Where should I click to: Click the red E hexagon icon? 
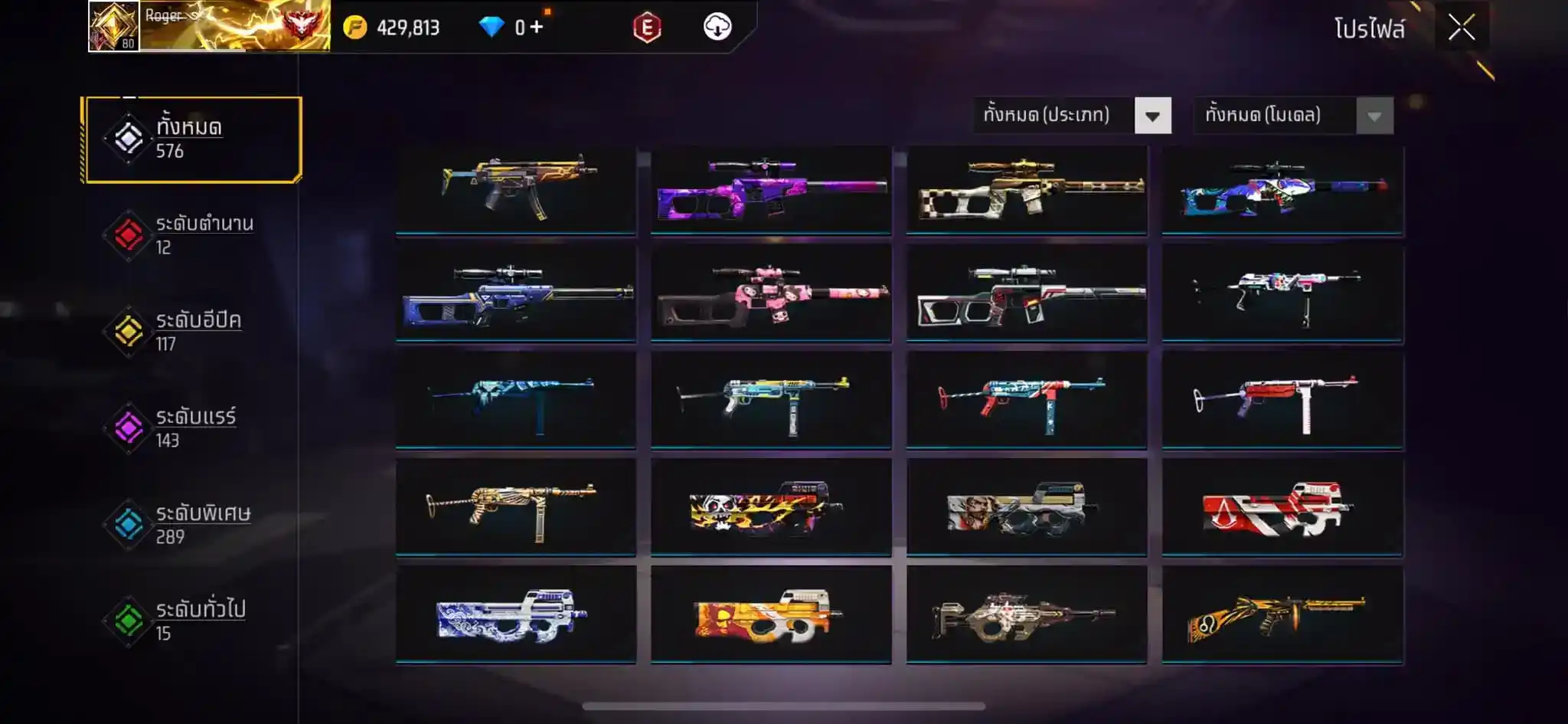tap(647, 28)
